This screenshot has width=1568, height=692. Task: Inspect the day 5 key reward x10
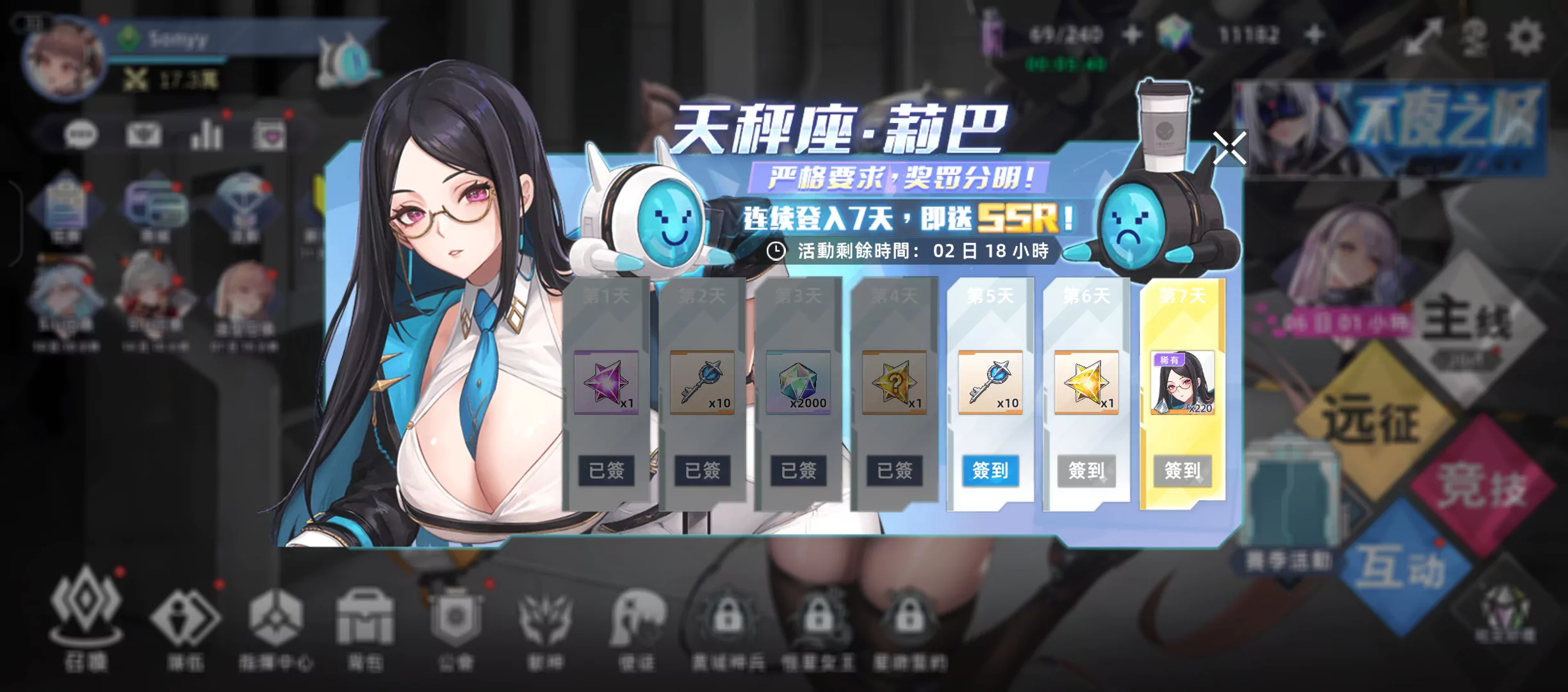(990, 383)
